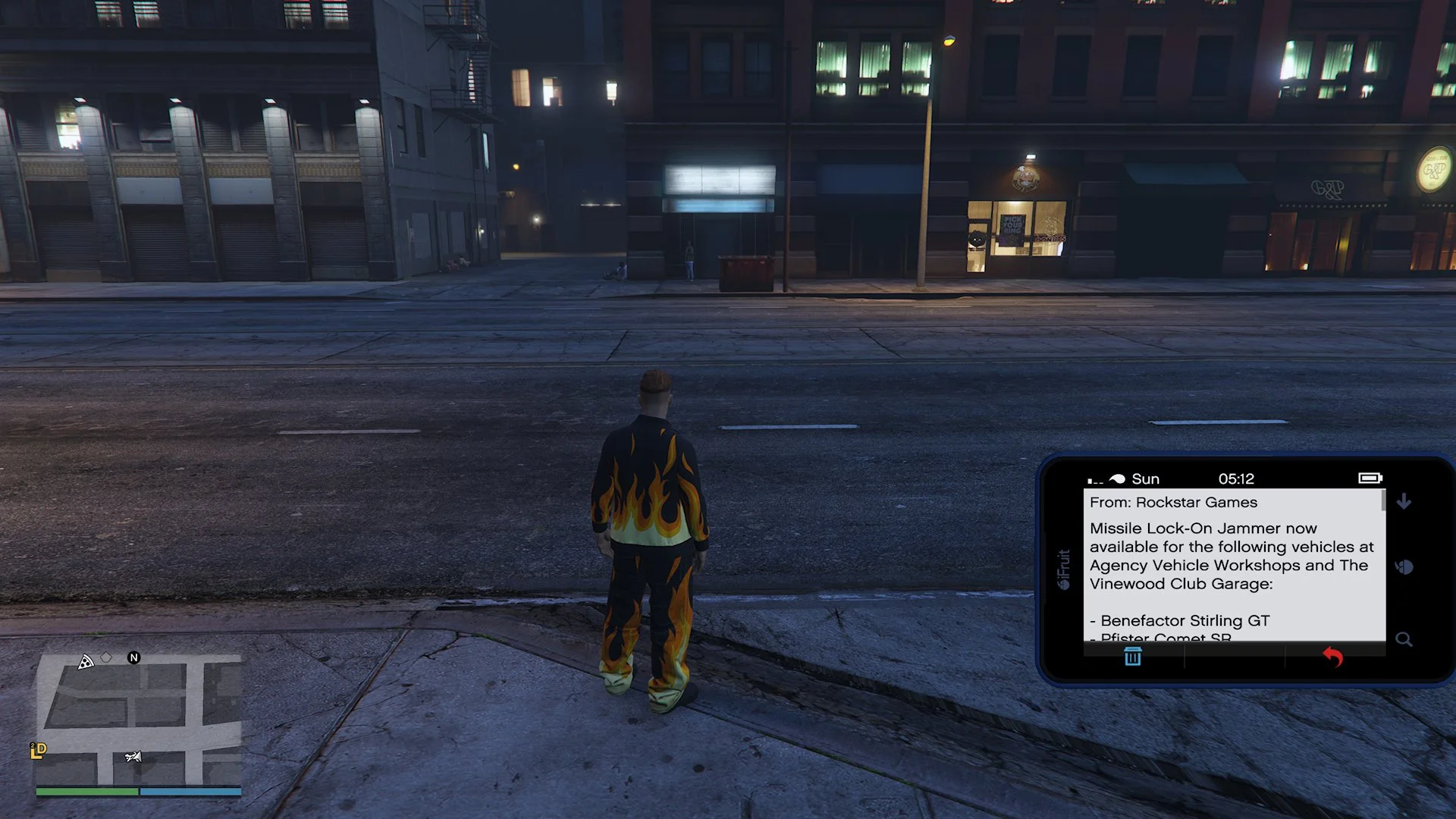This screenshot has width=1456, height=819.
Task: Select the pizza slice marker on the minimap
Action: (86, 662)
